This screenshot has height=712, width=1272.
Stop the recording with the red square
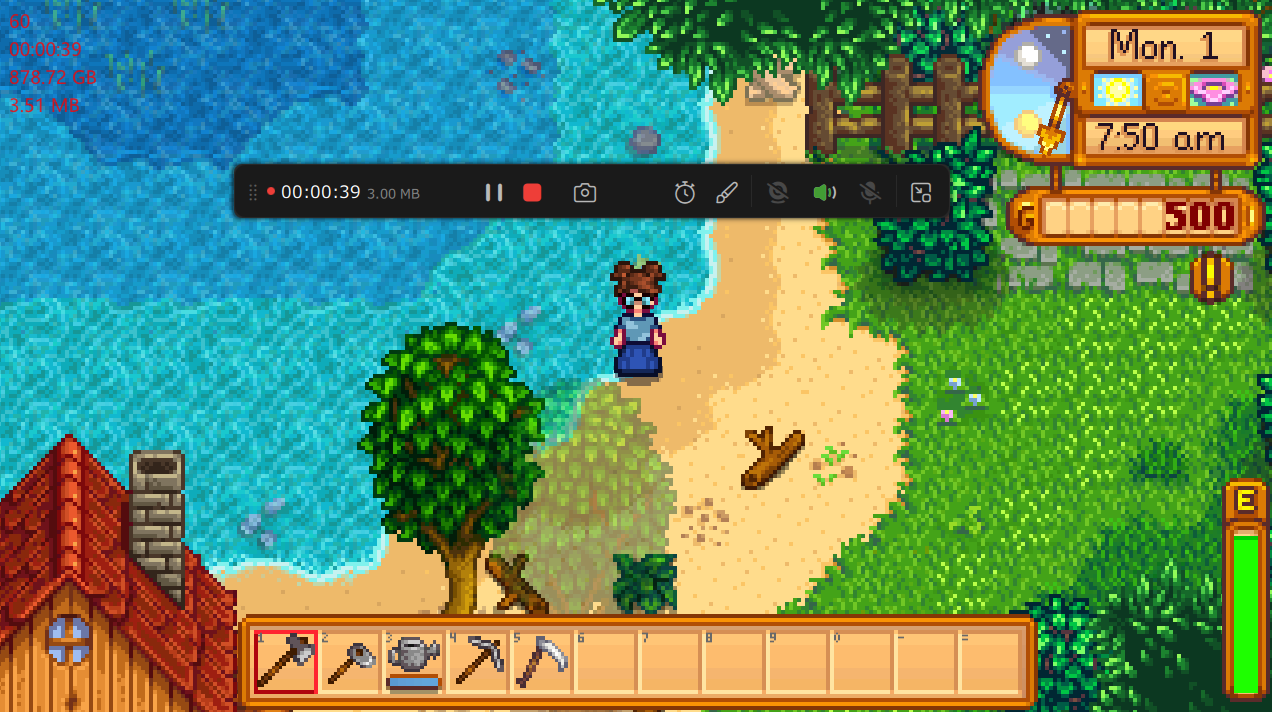coord(532,192)
